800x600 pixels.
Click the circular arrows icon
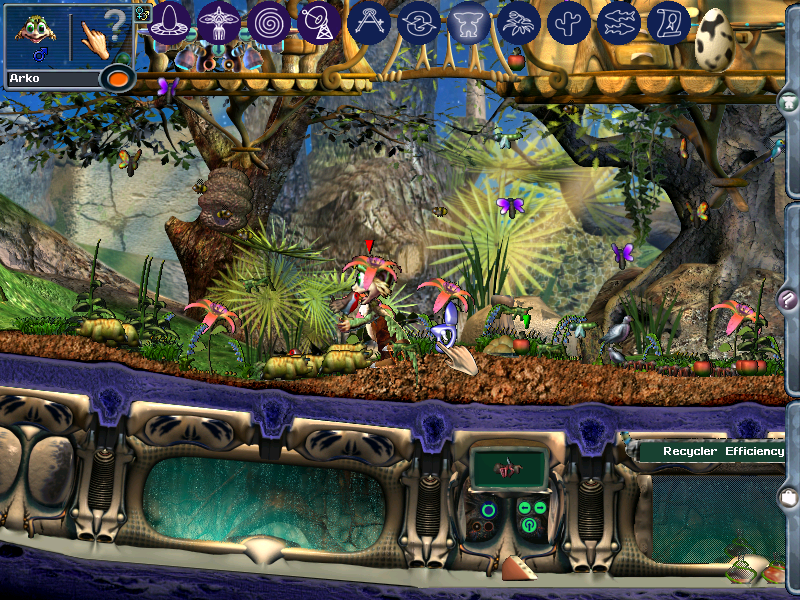coord(419,22)
